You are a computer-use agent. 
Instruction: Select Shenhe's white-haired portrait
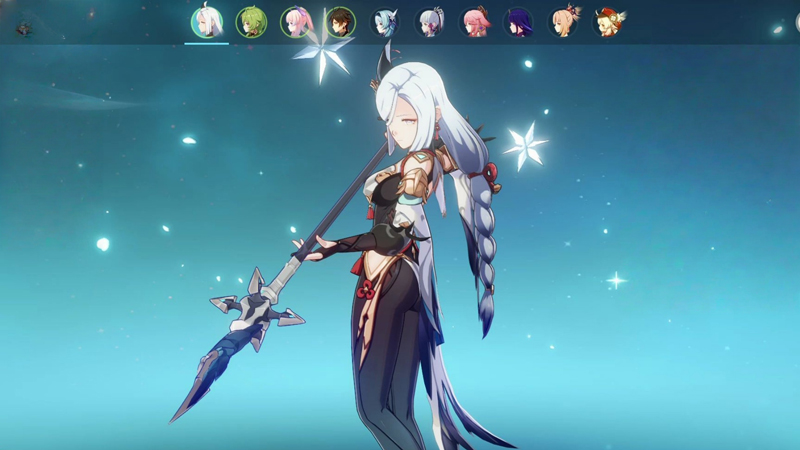pyautogui.click(x=207, y=22)
